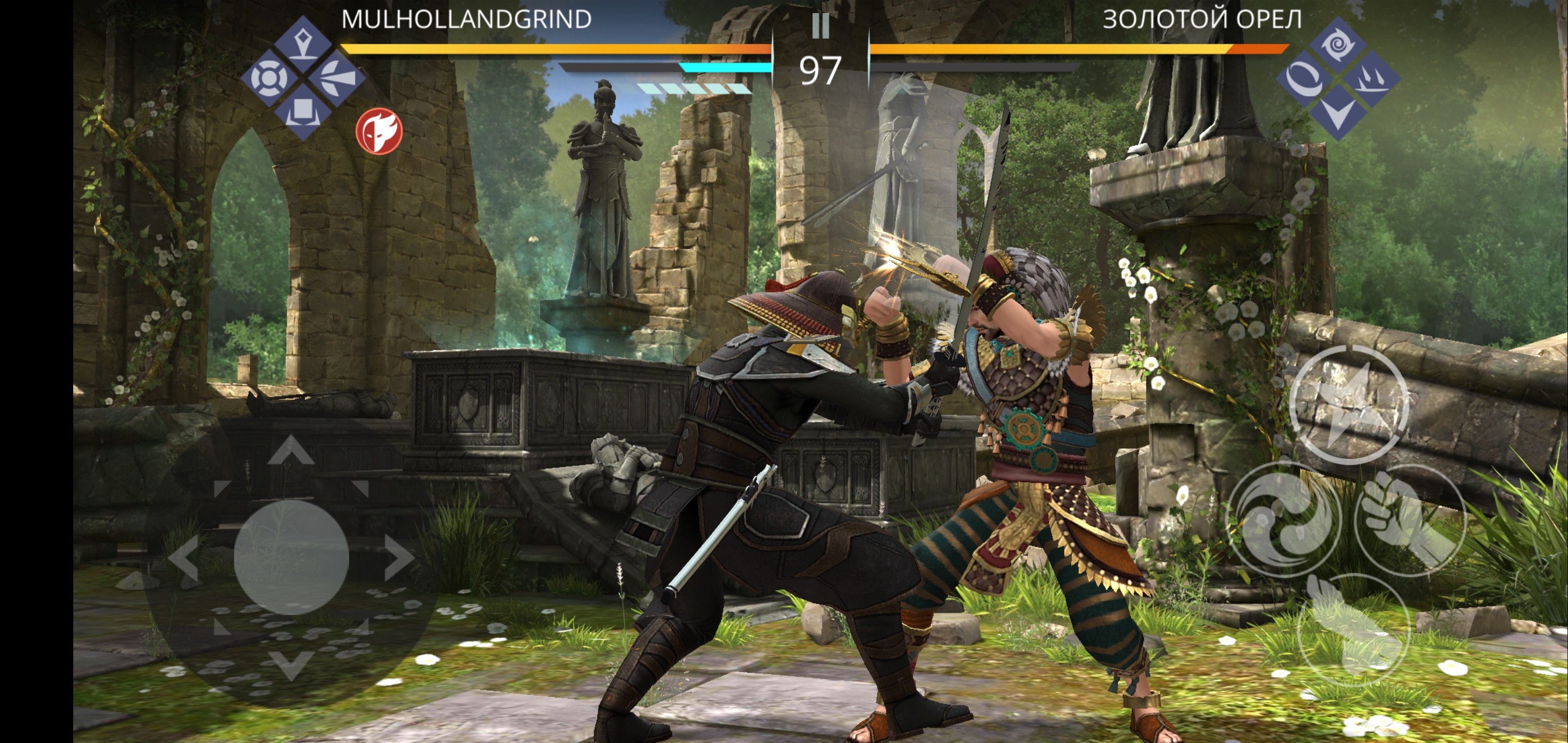Click the player's arrowhead dash ability diamond
The width and height of the screenshot is (1568, 743).
[336, 78]
